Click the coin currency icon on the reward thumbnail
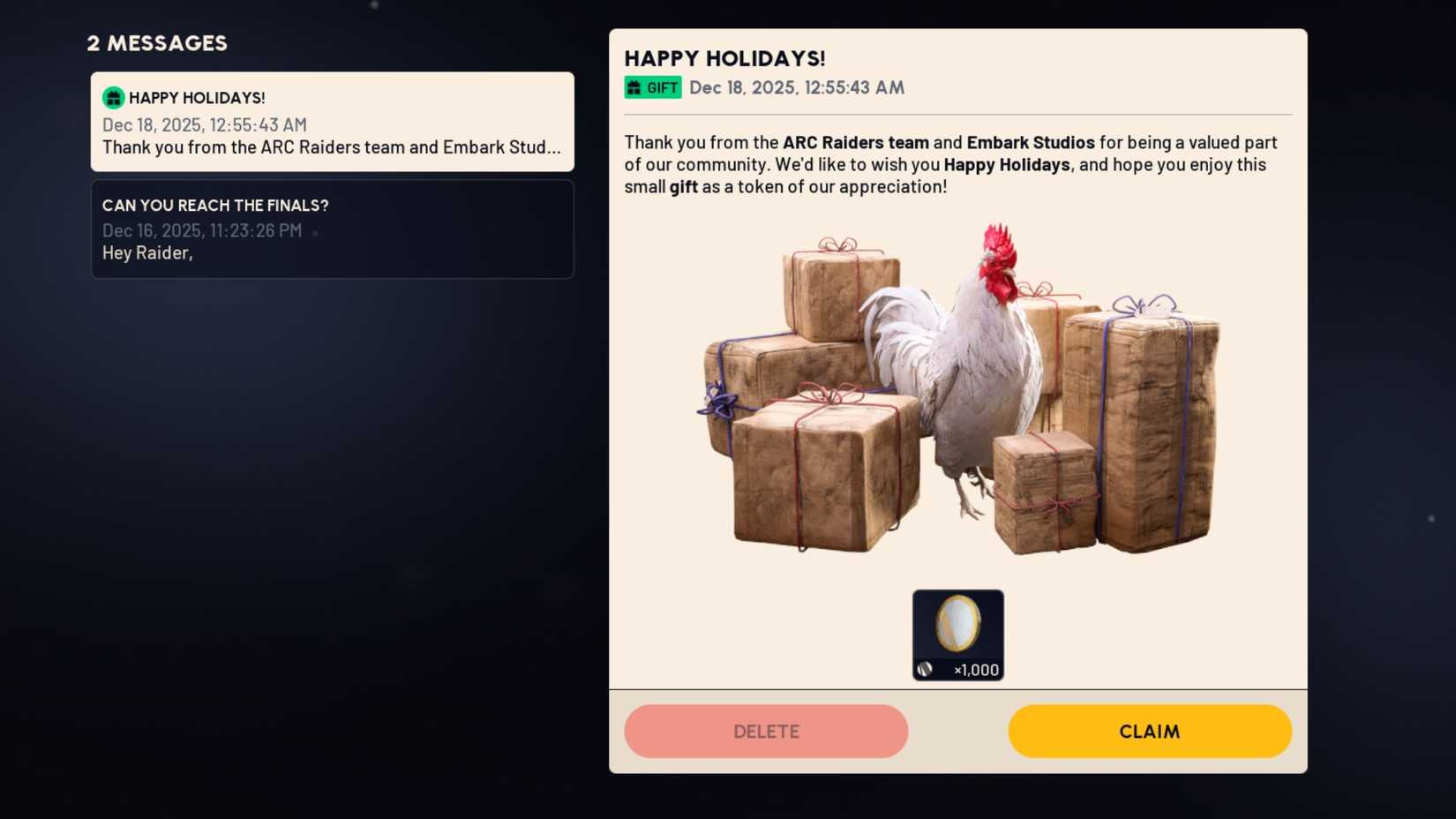This screenshot has width=1456, height=819. pyautogui.click(x=925, y=667)
